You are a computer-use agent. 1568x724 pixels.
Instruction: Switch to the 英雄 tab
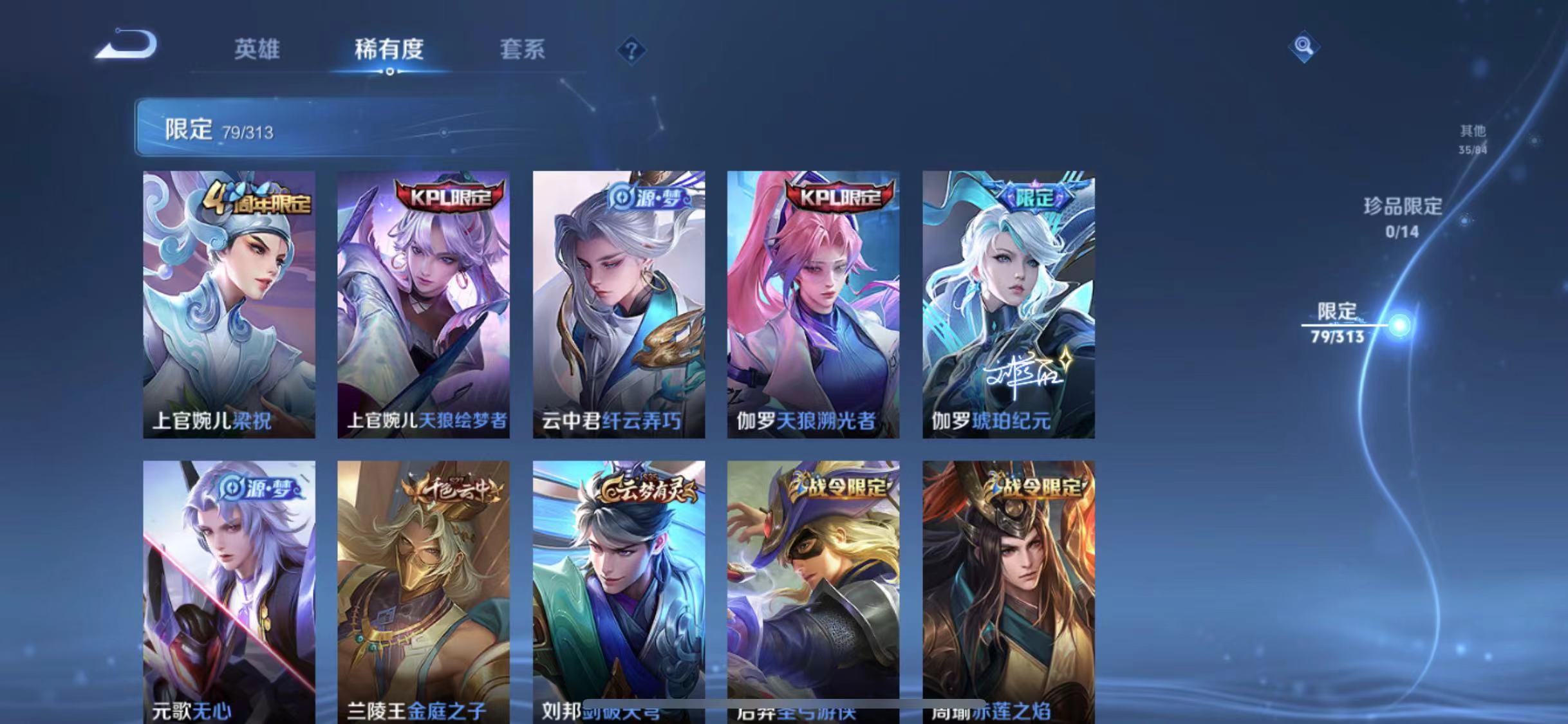click(x=257, y=50)
